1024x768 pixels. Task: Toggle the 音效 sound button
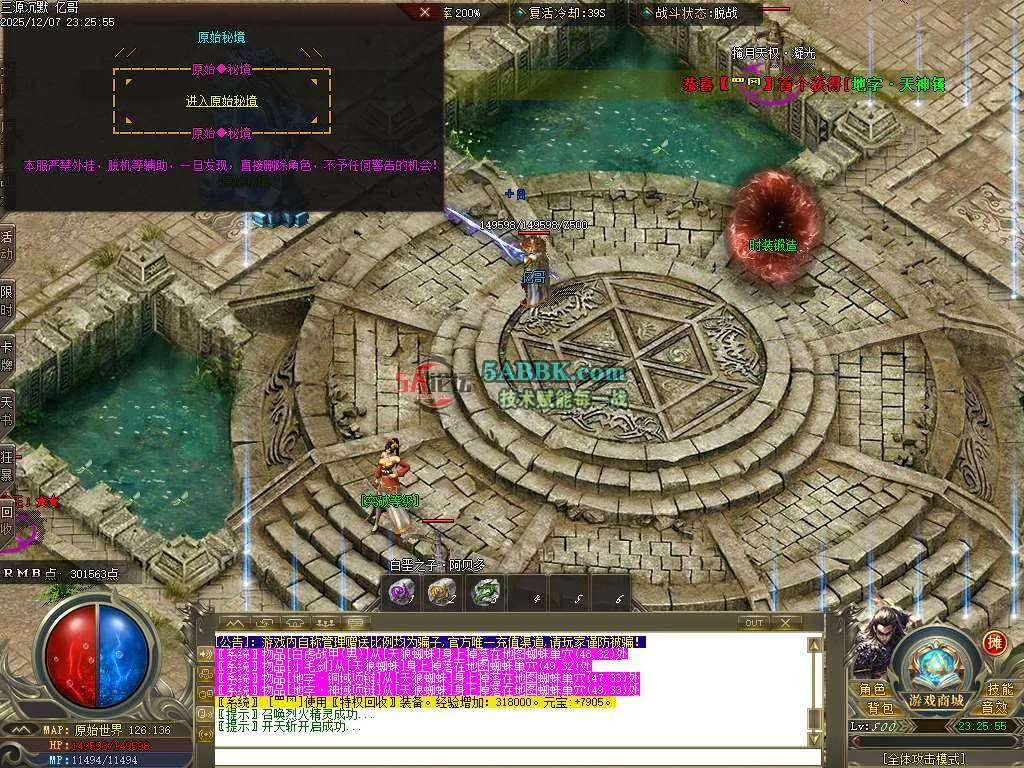tap(994, 708)
